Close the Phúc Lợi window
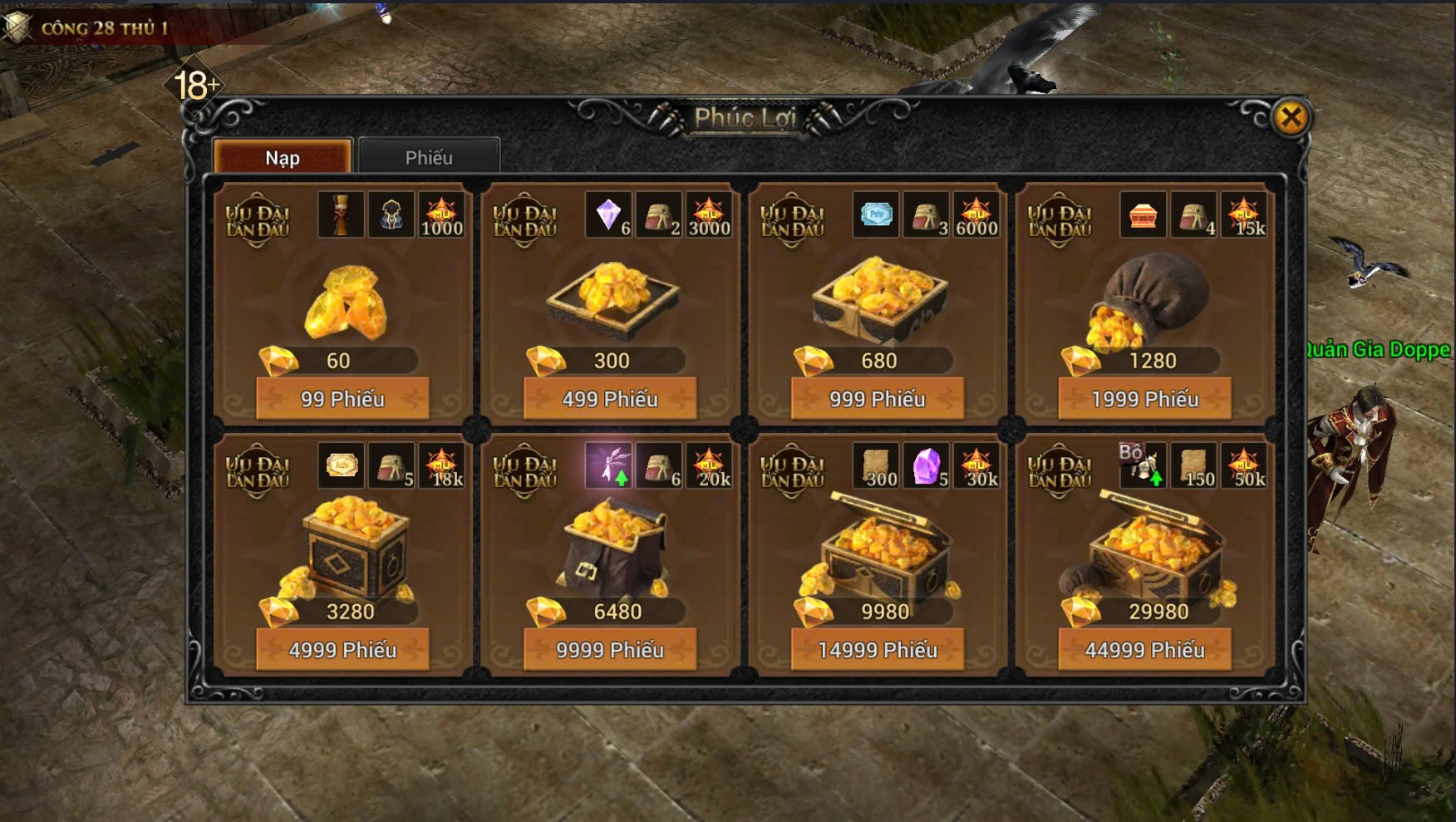 click(x=1291, y=119)
